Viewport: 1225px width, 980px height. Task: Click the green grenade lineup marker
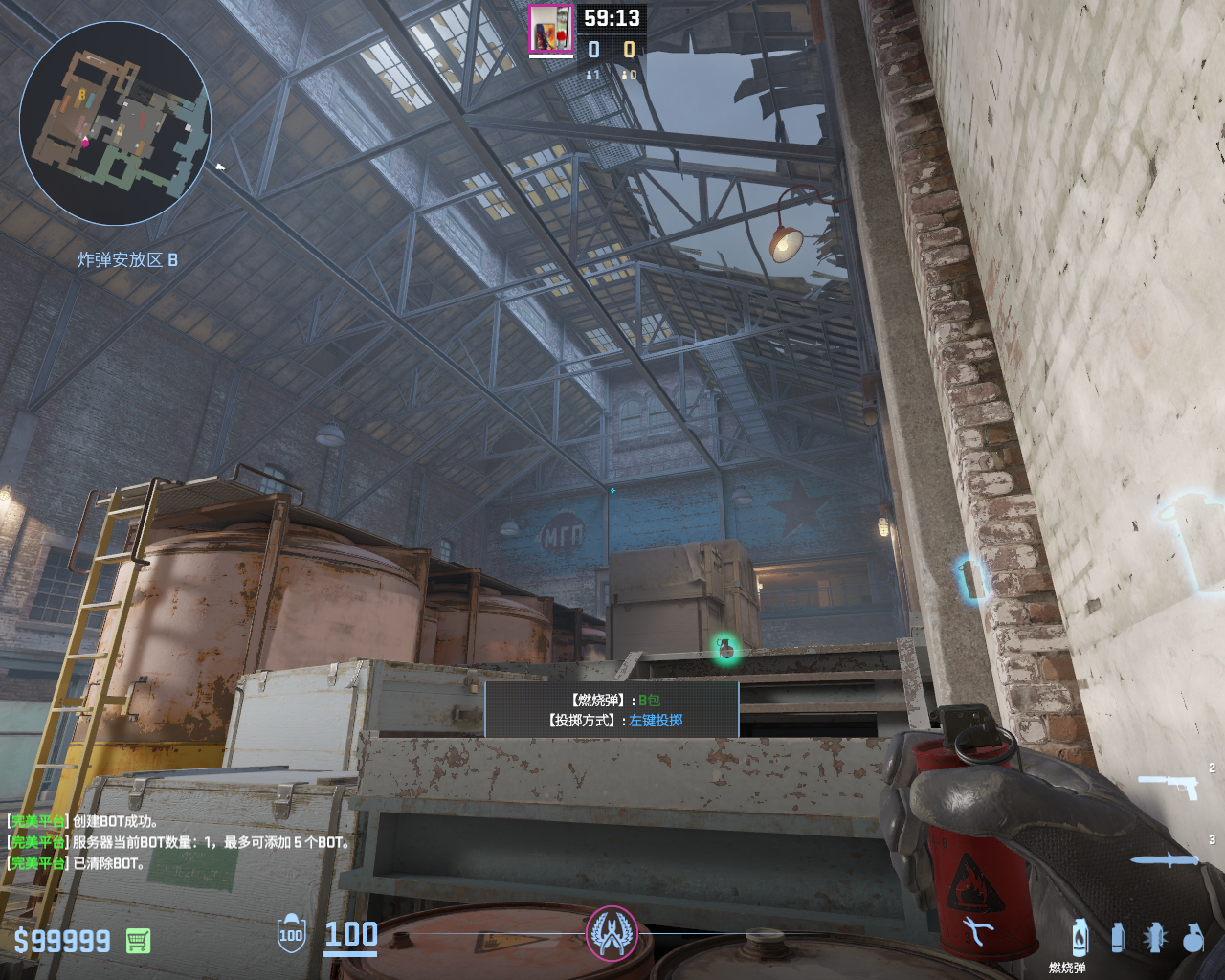coord(725,649)
